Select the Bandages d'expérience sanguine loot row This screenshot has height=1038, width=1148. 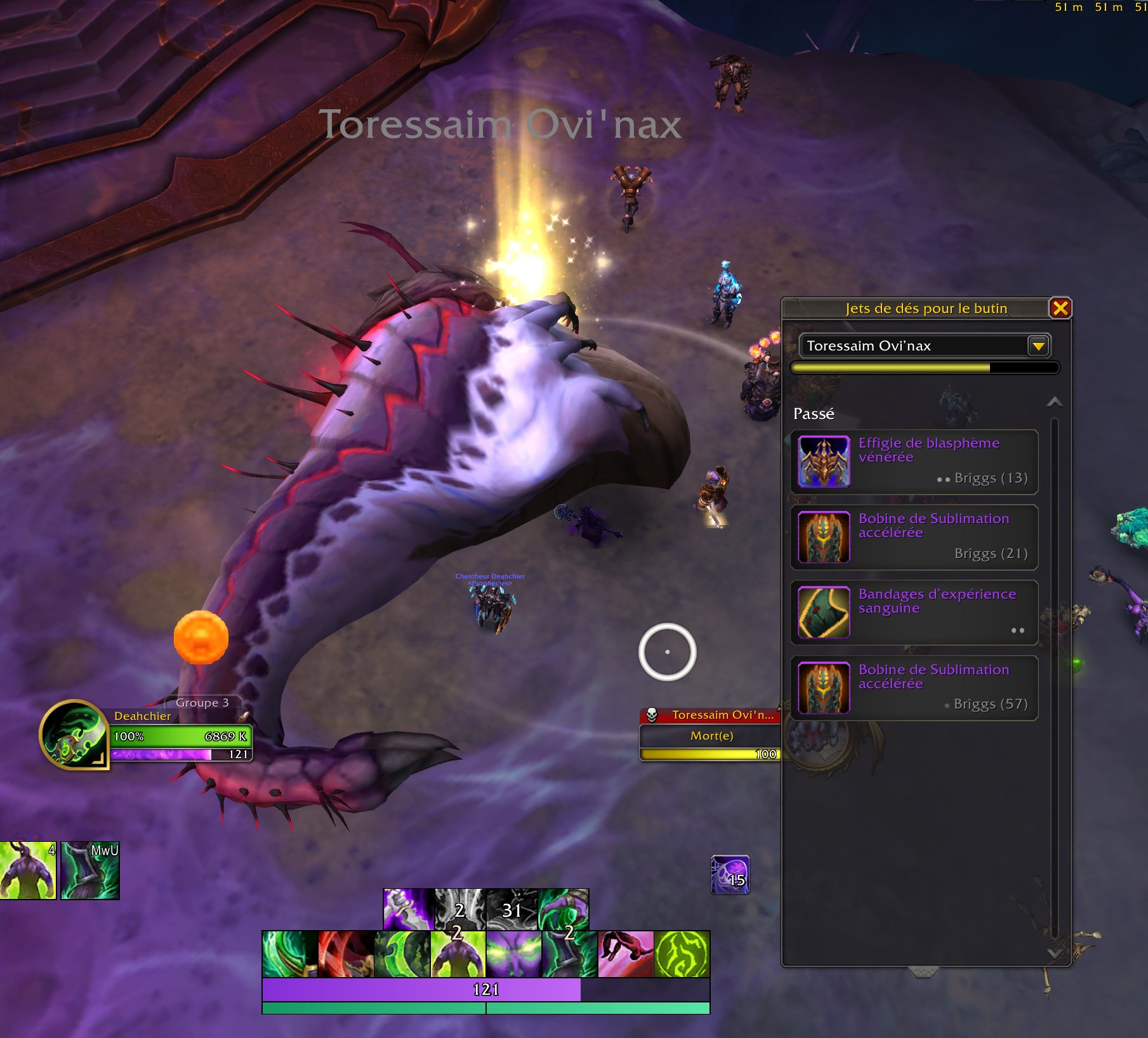click(x=914, y=612)
